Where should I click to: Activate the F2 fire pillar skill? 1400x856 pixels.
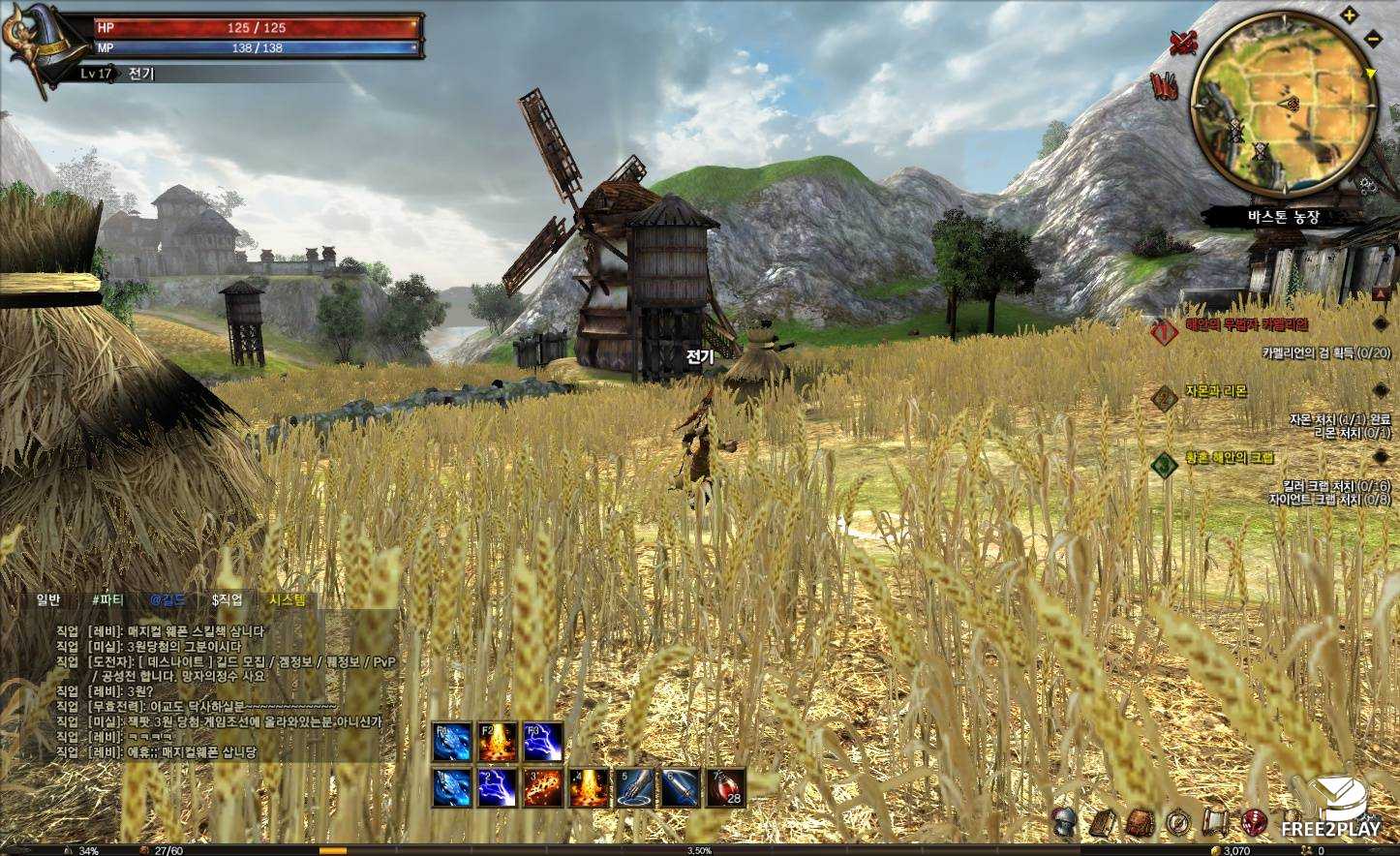[497, 742]
